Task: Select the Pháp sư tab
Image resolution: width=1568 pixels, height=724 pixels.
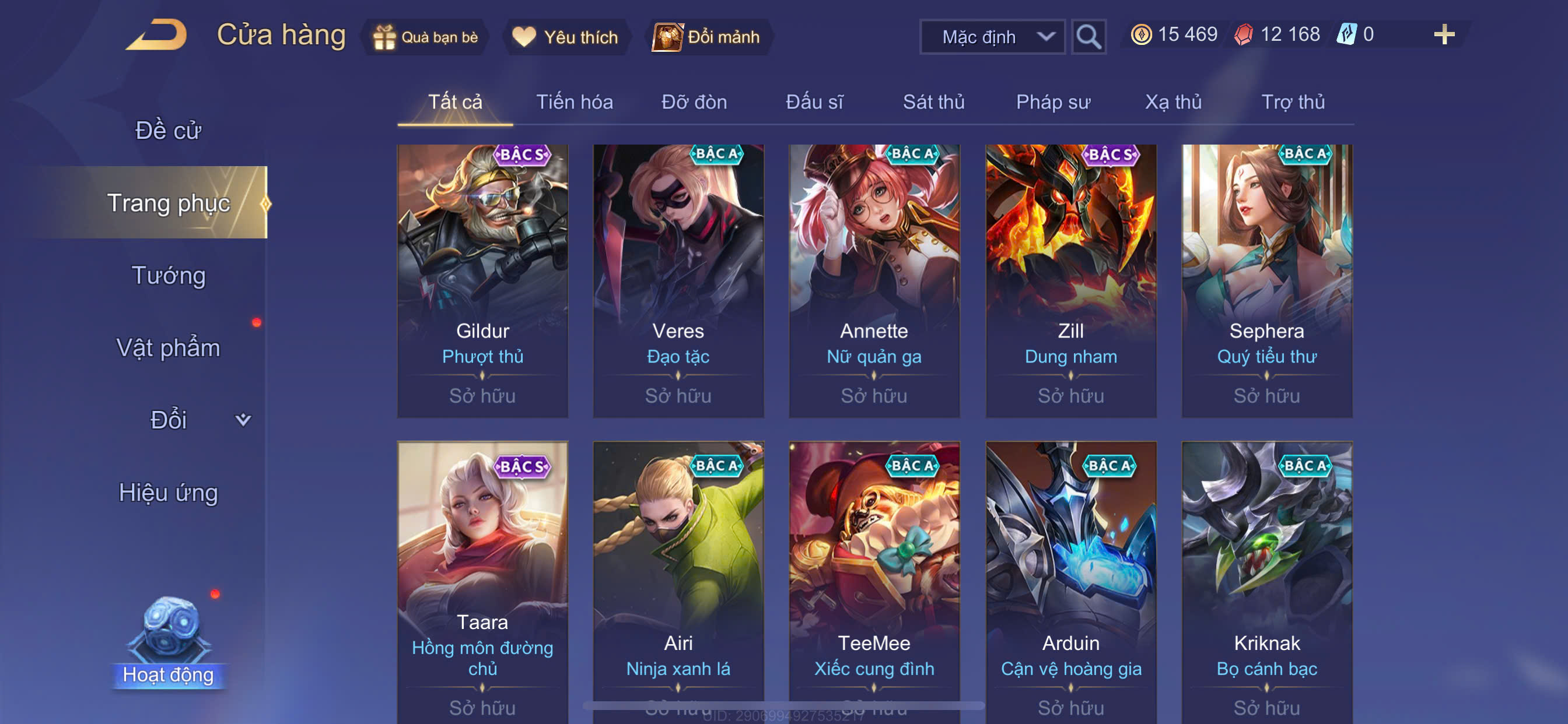Action: pos(1053,101)
